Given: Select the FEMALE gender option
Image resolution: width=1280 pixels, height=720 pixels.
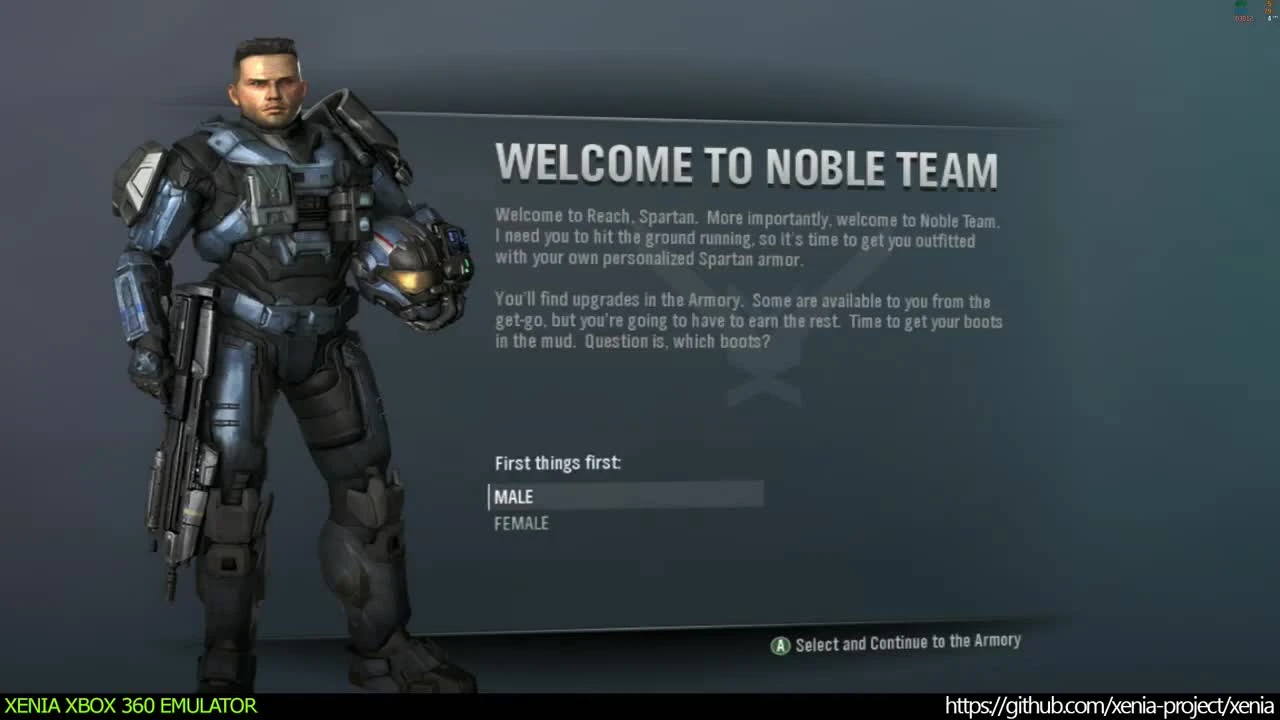Looking at the screenshot, I should (x=521, y=523).
